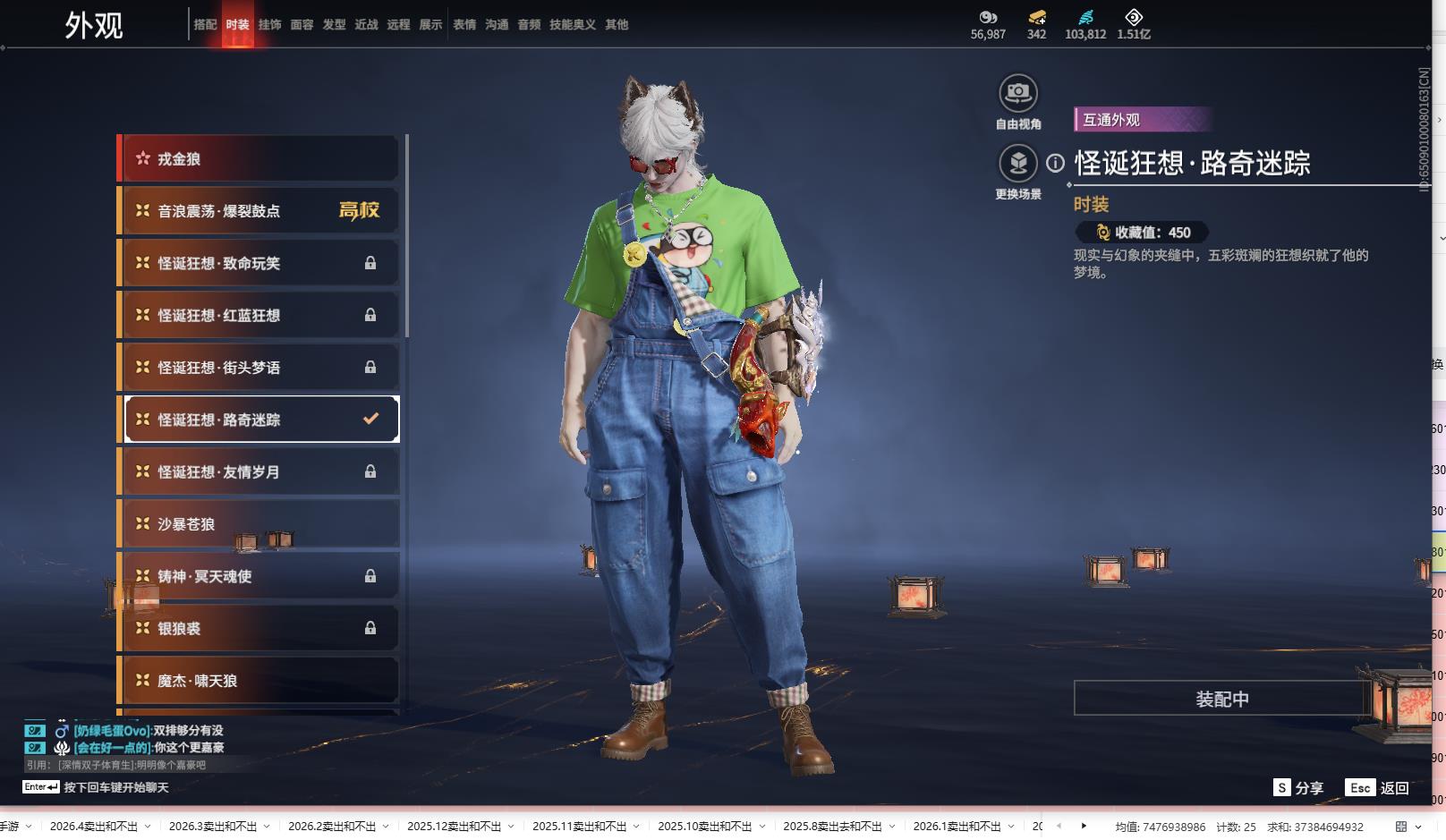Open the 更换场景 scene changer
Image resolution: width=1446 pixels, height=840 pixels.
point(1018,164)
